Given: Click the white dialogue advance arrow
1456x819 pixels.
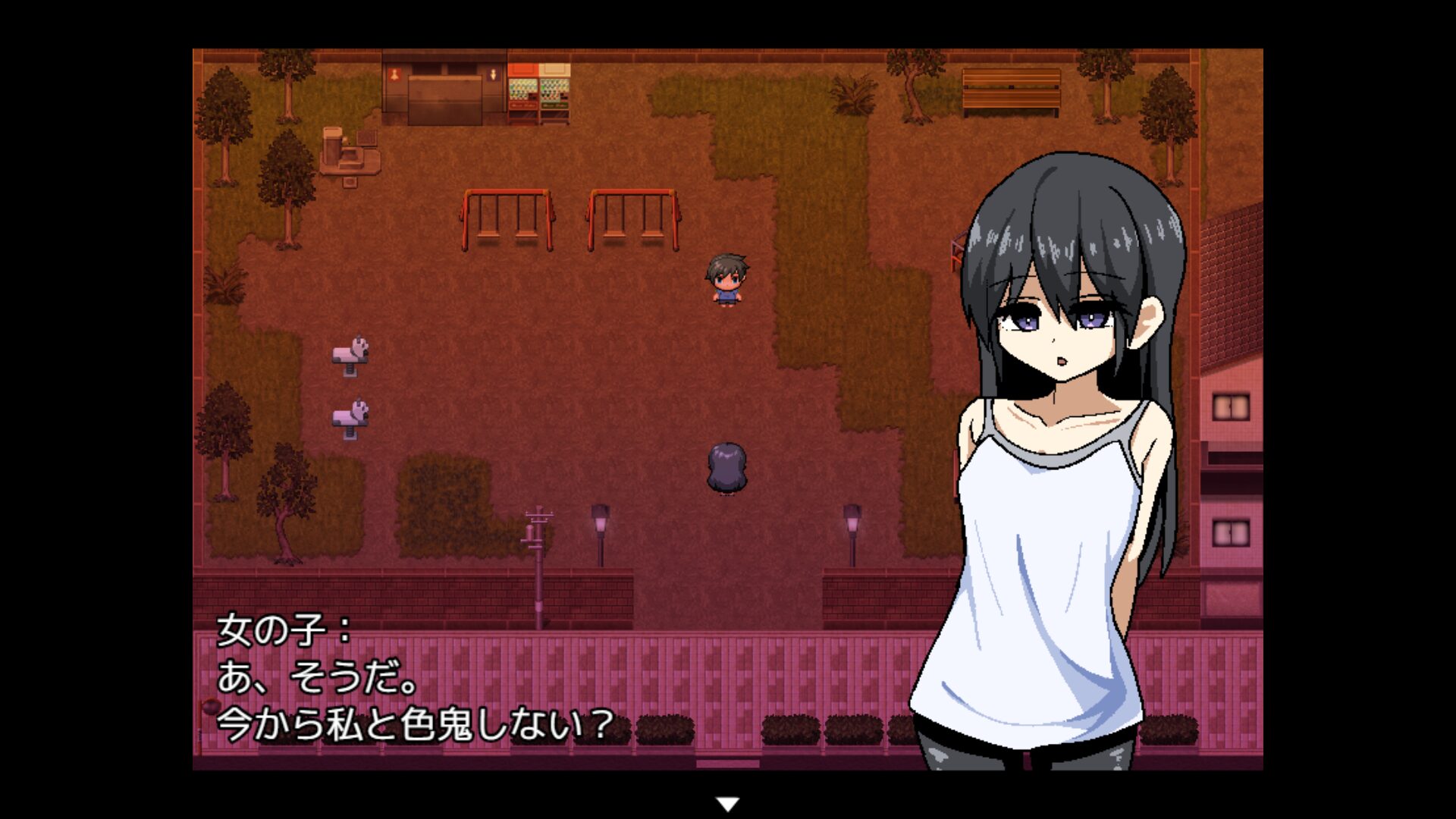Looking at the screenshot, I should click(727, 804).
